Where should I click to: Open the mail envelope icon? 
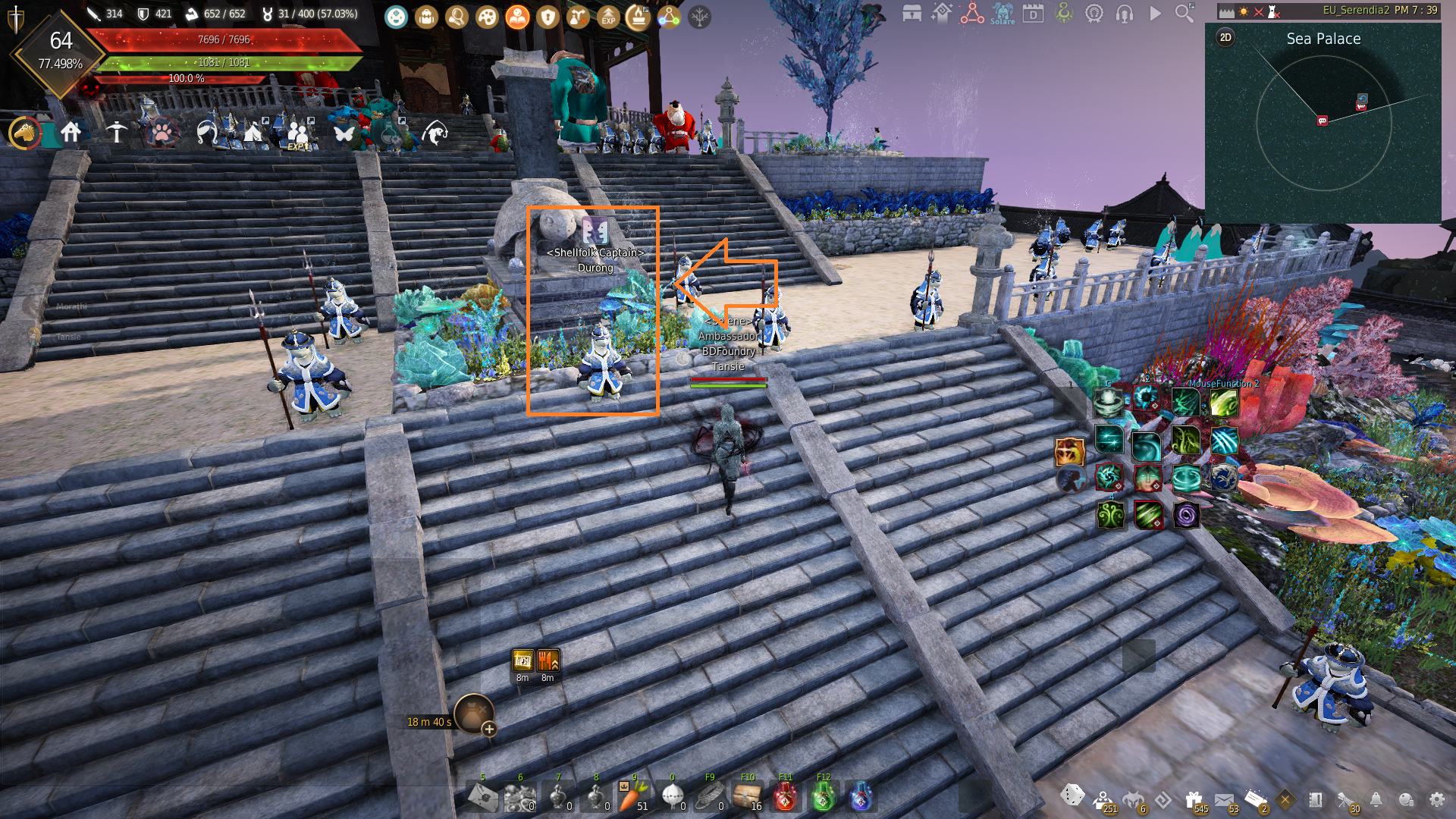pos(1224,799)
